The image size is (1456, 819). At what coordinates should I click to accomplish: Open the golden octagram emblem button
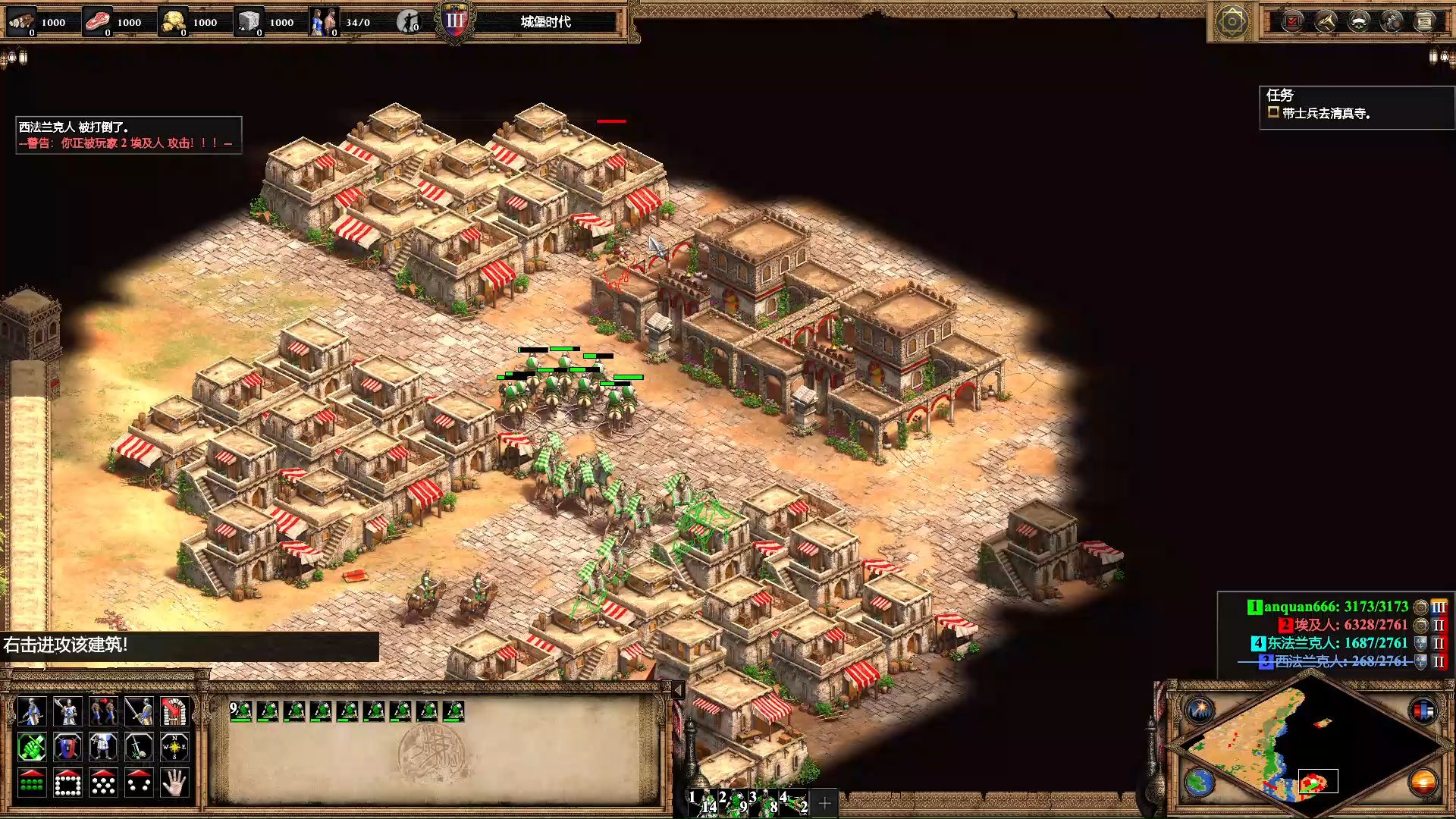click(x=1232, y=21)
